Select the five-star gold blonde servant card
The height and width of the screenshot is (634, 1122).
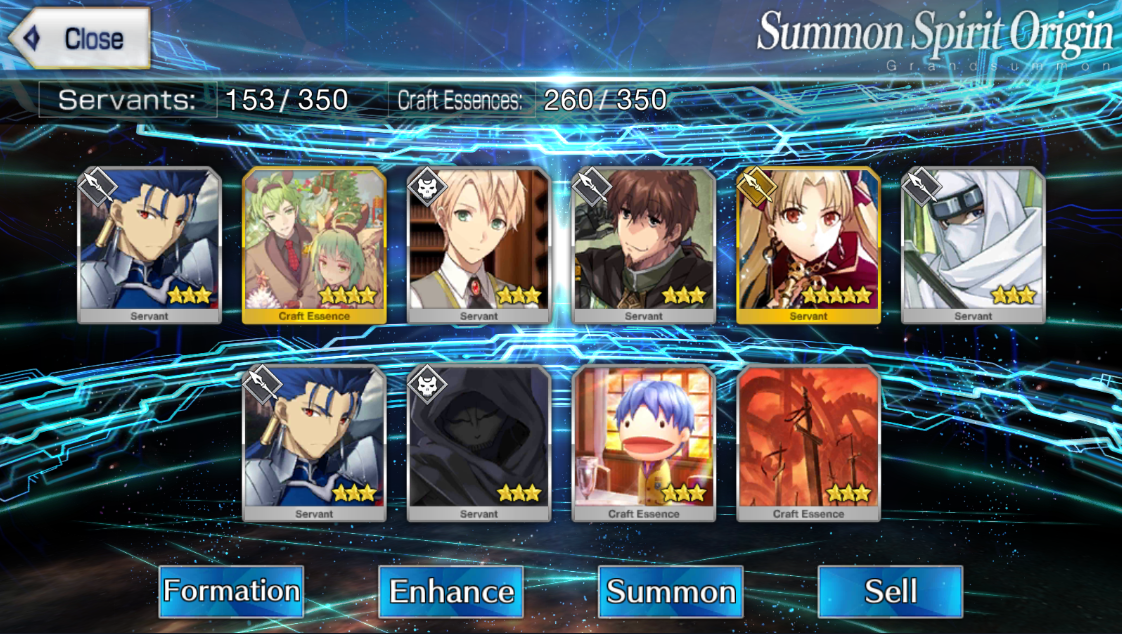(808, 245)
